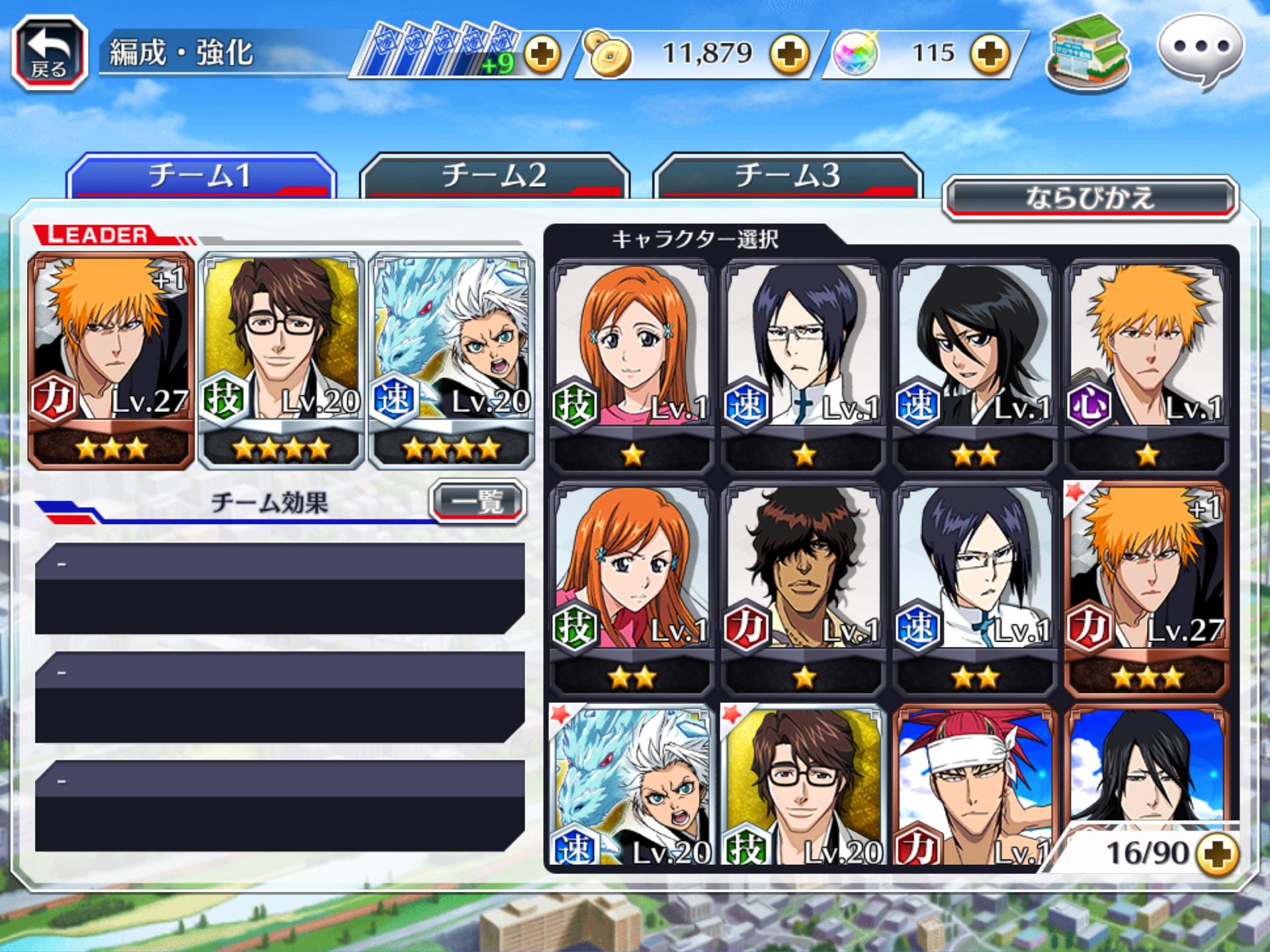Select Hitsugaya in the team lineup
Image resolution: width=1270 pixels, height=952 pixels.
pos(451,360)
